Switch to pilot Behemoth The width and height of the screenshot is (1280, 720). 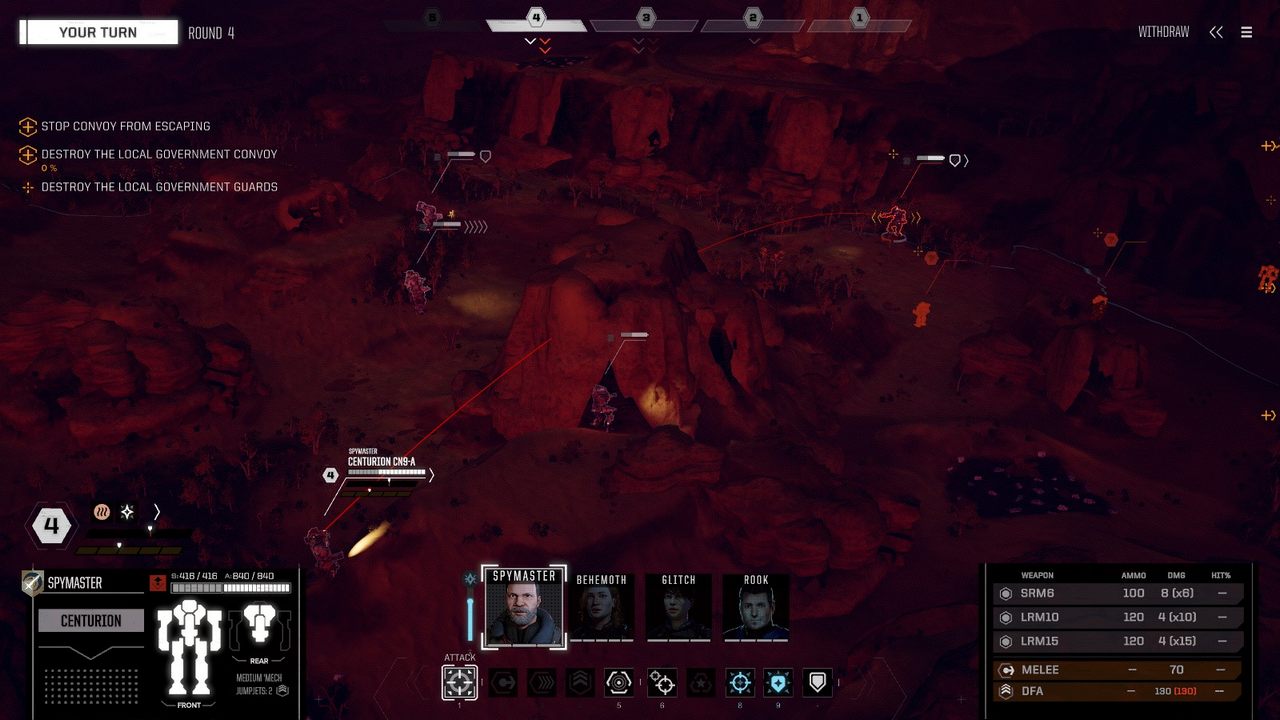pos(602,608)
